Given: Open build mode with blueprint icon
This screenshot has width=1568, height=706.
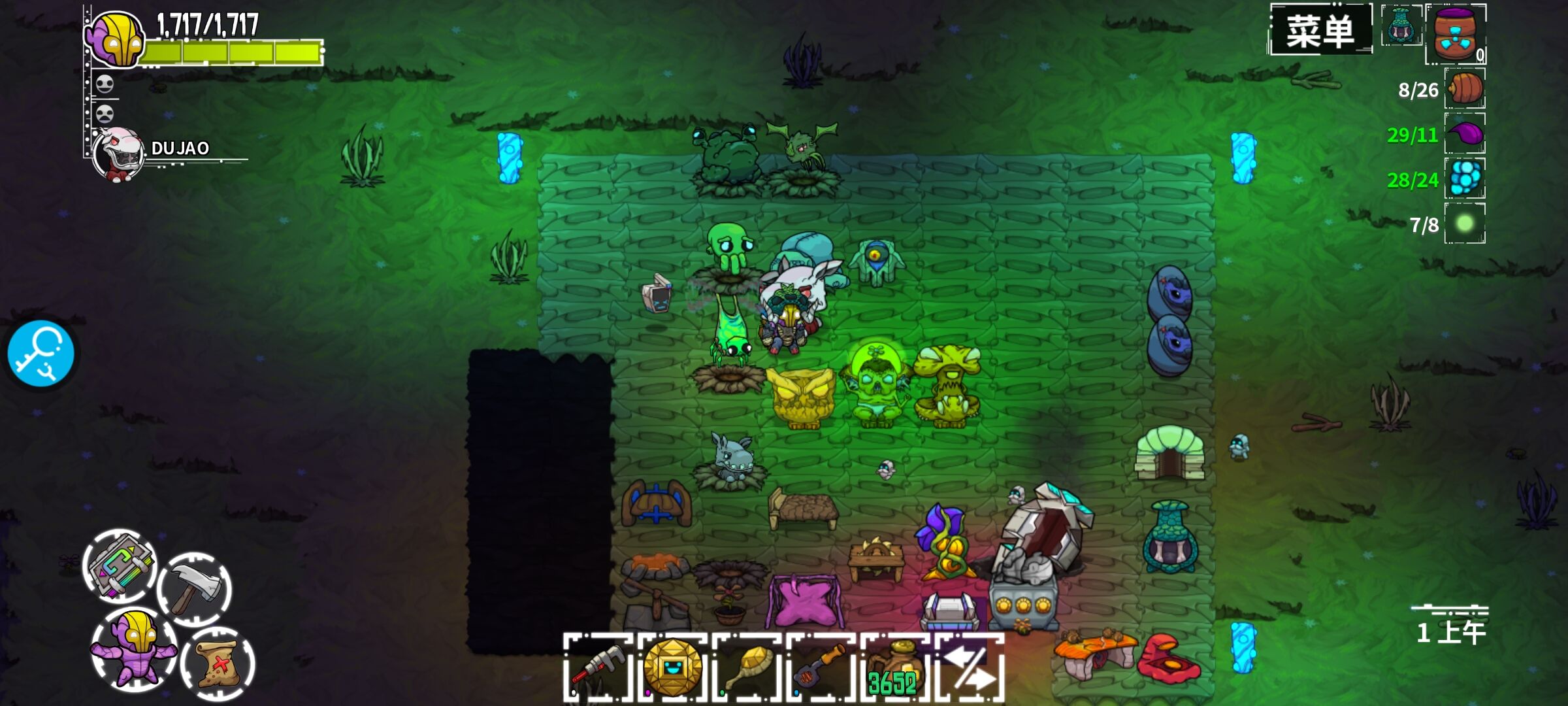Looking at the screenshot, I should pos(121,566).
